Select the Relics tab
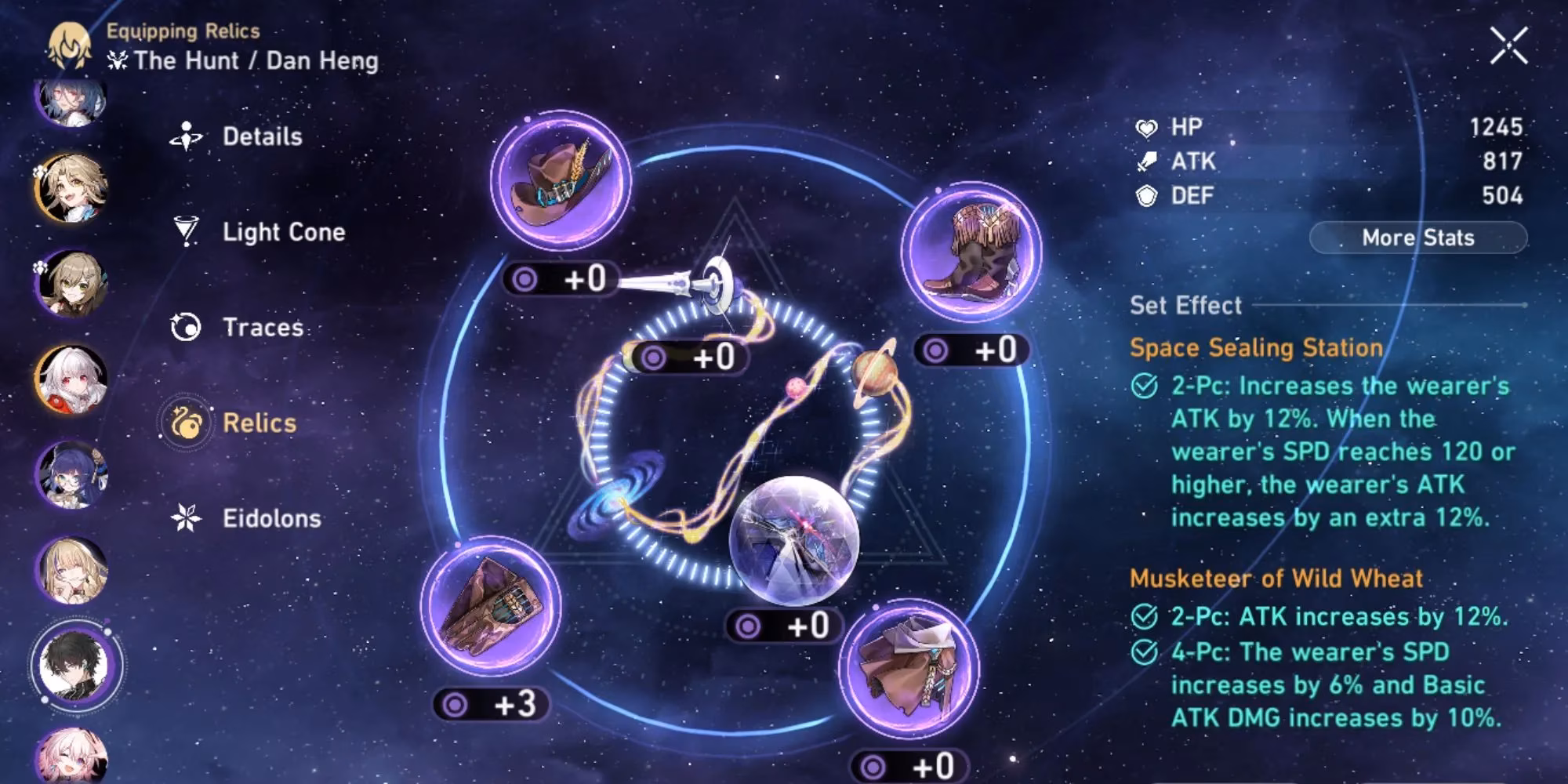 click(259, 423)
